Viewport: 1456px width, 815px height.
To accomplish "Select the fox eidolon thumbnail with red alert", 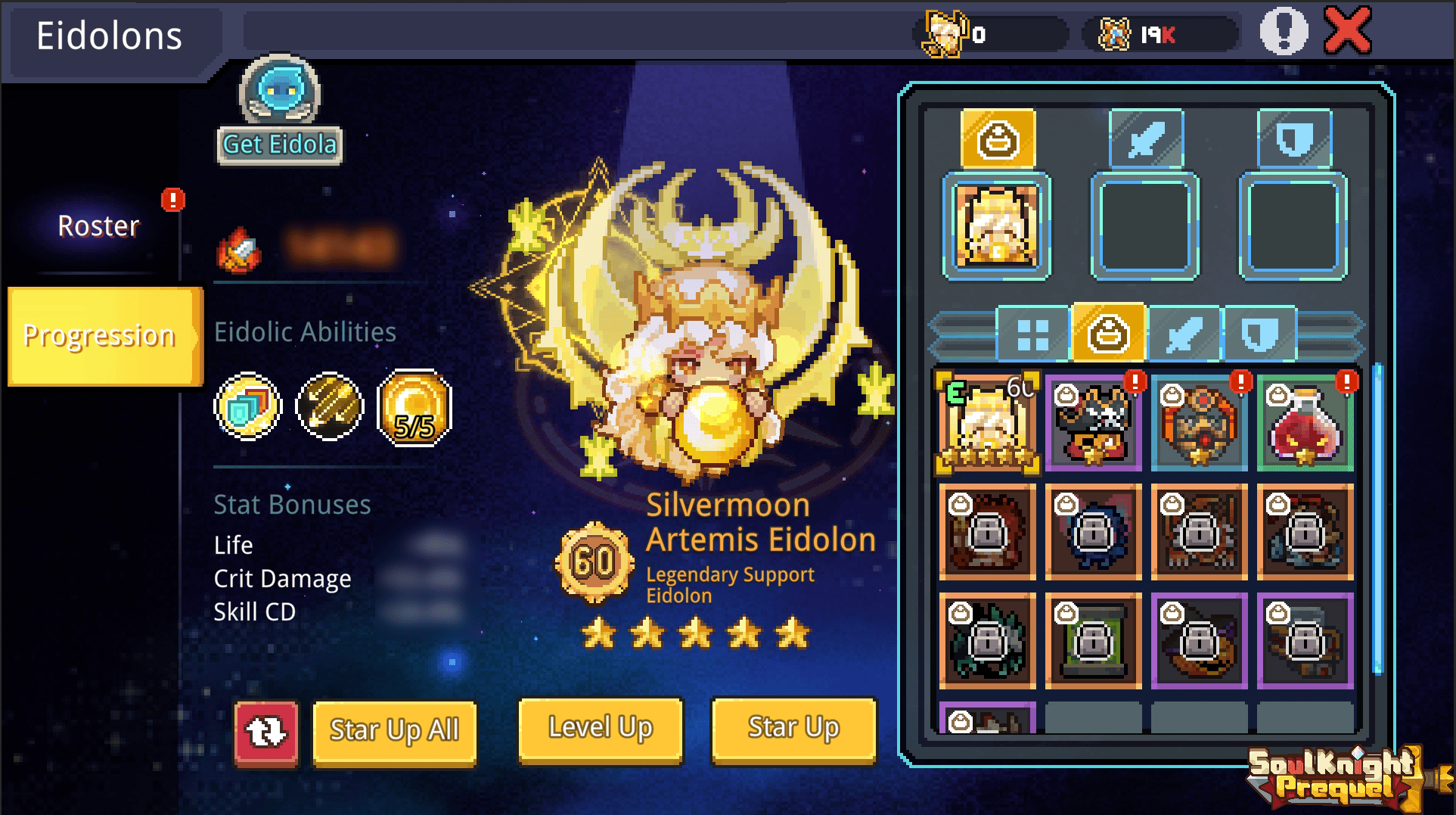I will (x=1094, y=424).
